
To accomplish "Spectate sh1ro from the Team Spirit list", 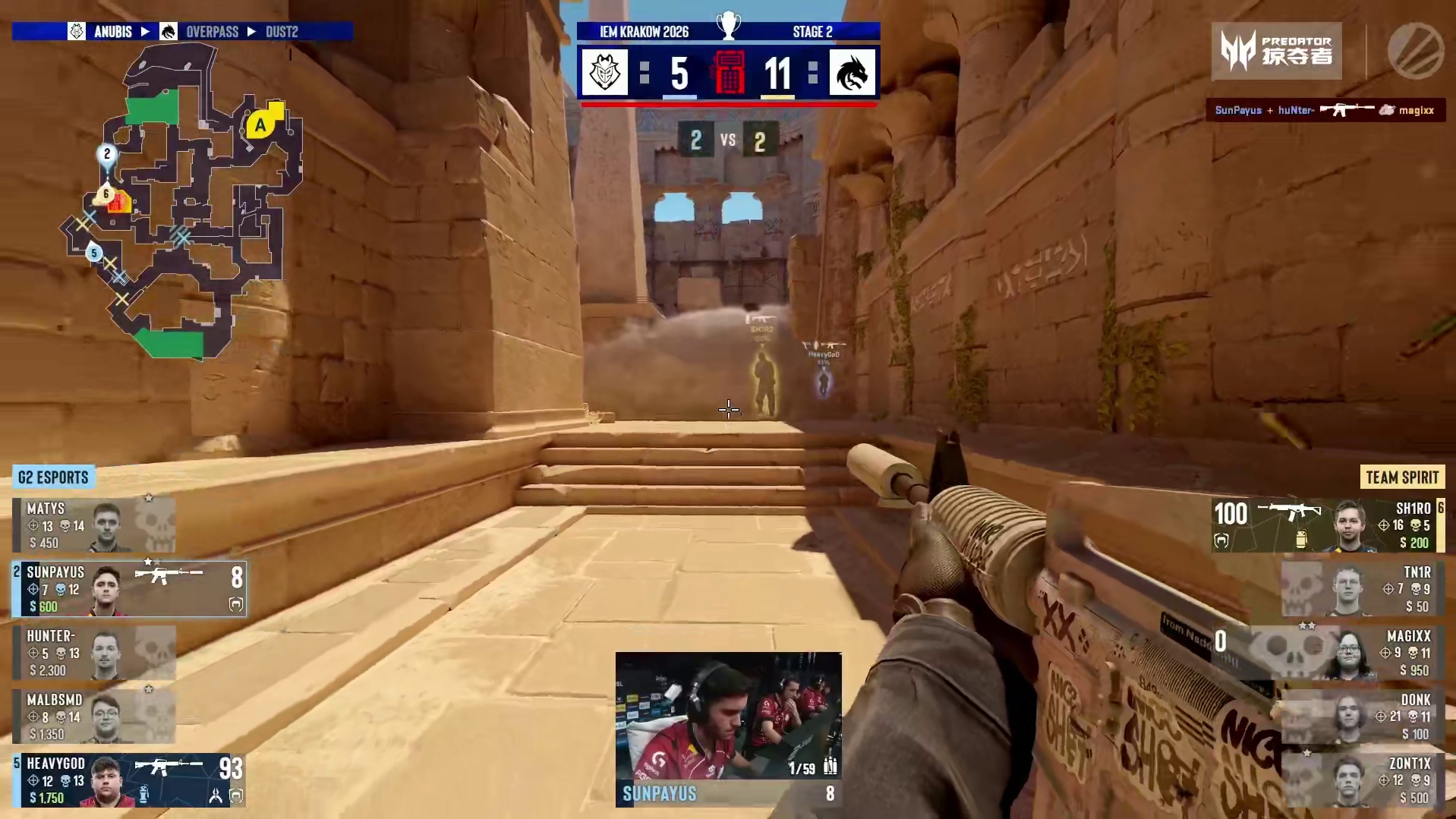I will tap(1327, 524).
